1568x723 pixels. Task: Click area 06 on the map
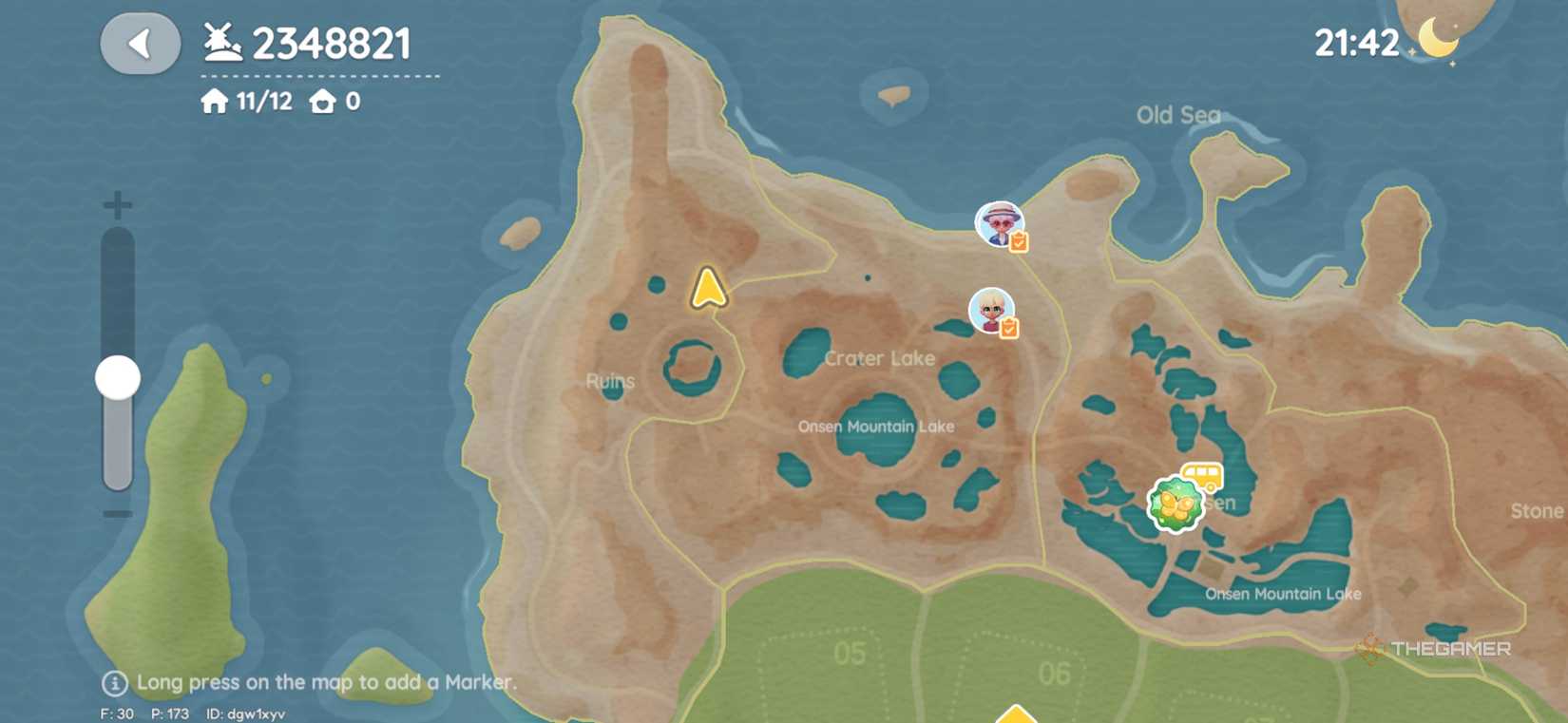click(1055, 675)
